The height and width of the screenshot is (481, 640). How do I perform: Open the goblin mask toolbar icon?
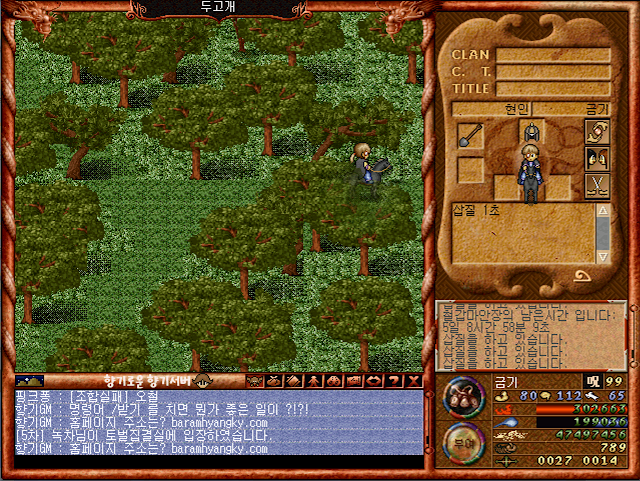tap(254, 381)
